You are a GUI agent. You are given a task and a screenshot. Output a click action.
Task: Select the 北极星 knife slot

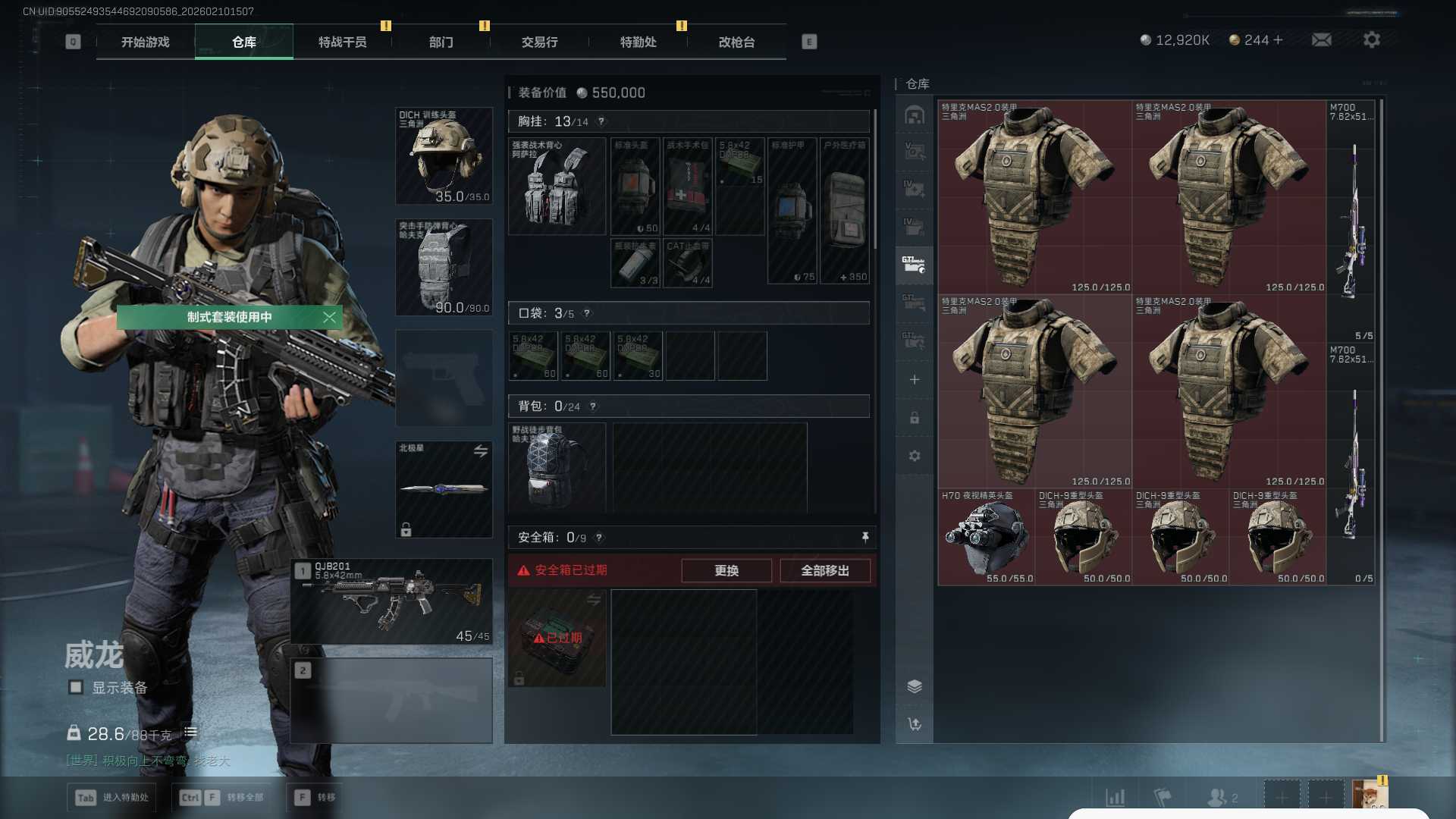(444, 489)
